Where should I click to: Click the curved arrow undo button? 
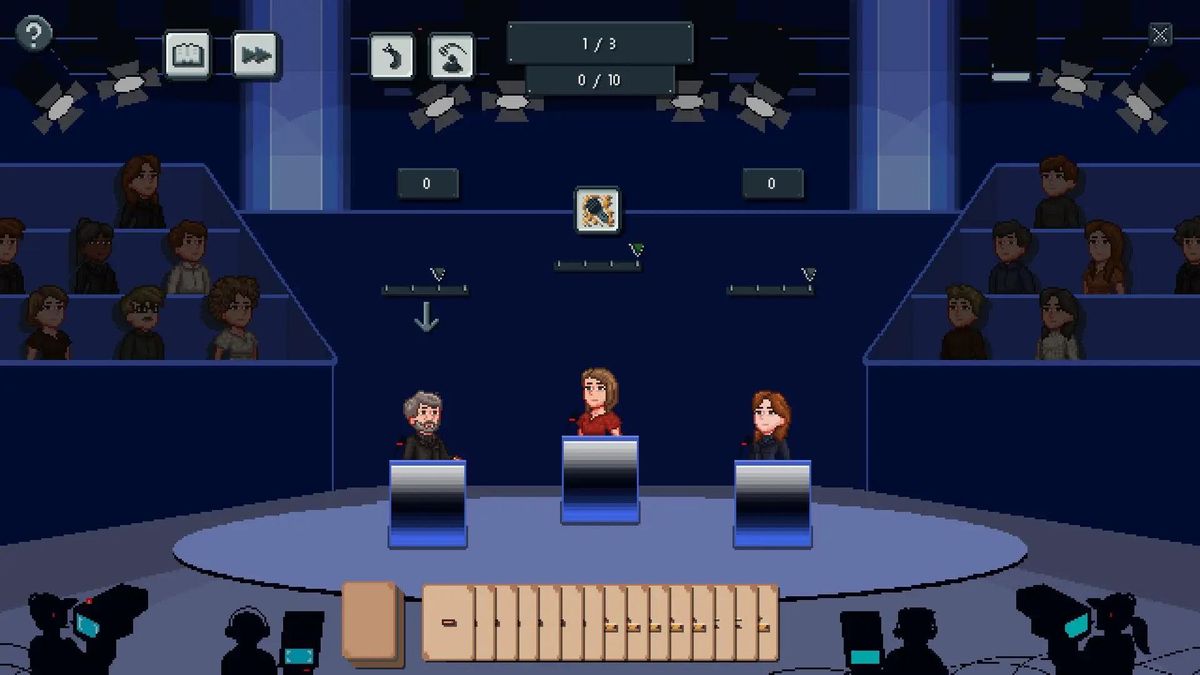(392, 56)
